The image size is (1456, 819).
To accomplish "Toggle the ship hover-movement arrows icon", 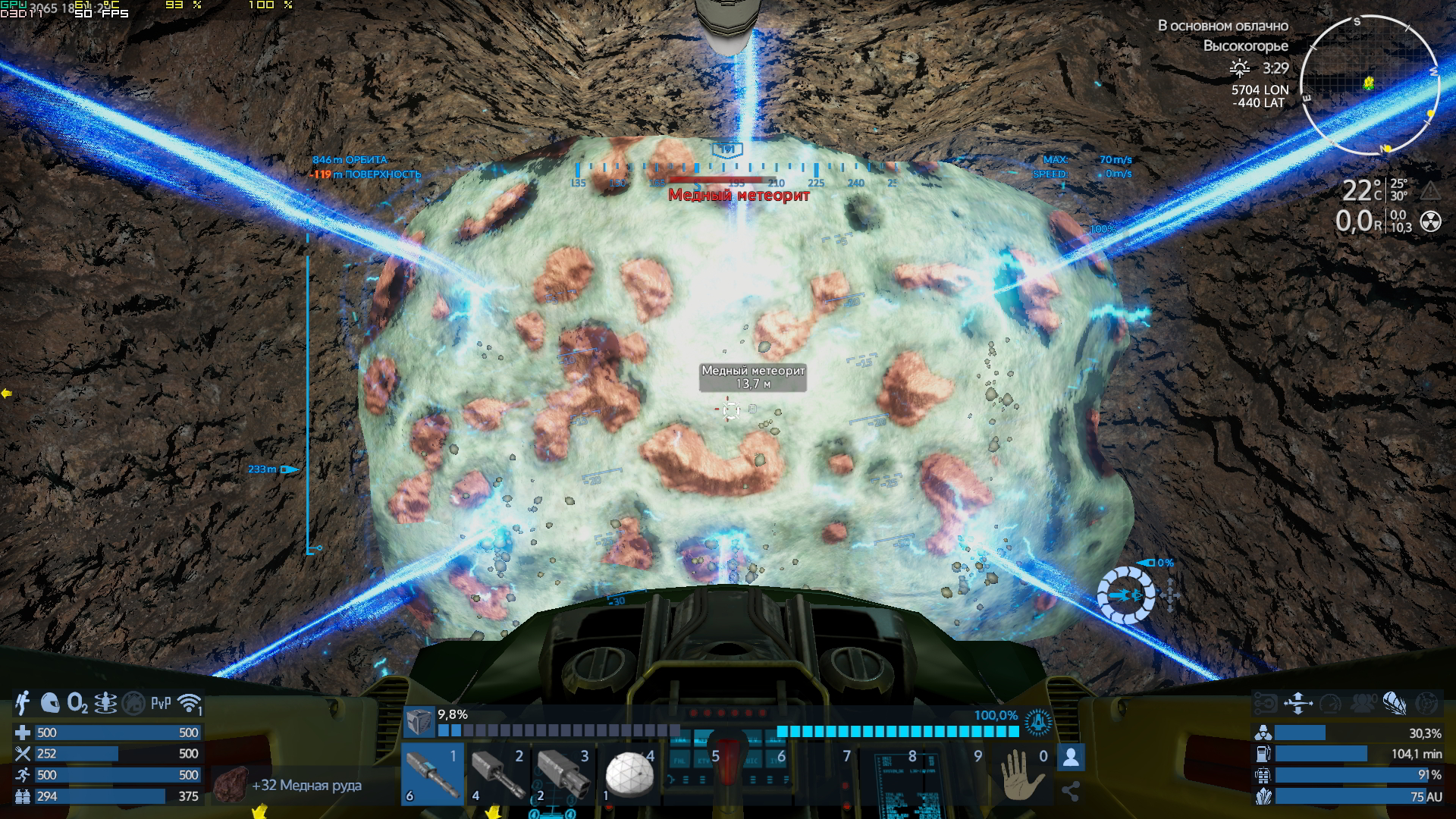I will pyautogui.click(x=1298, y=704).
